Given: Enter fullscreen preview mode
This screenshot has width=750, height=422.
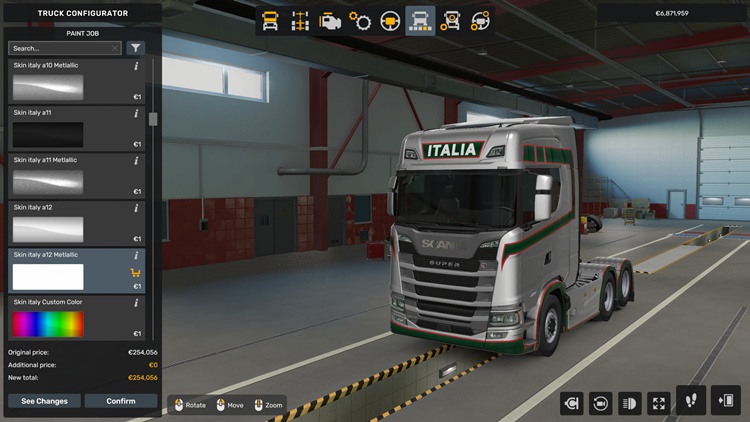Looking at the screenshot, I should (658, 403).
